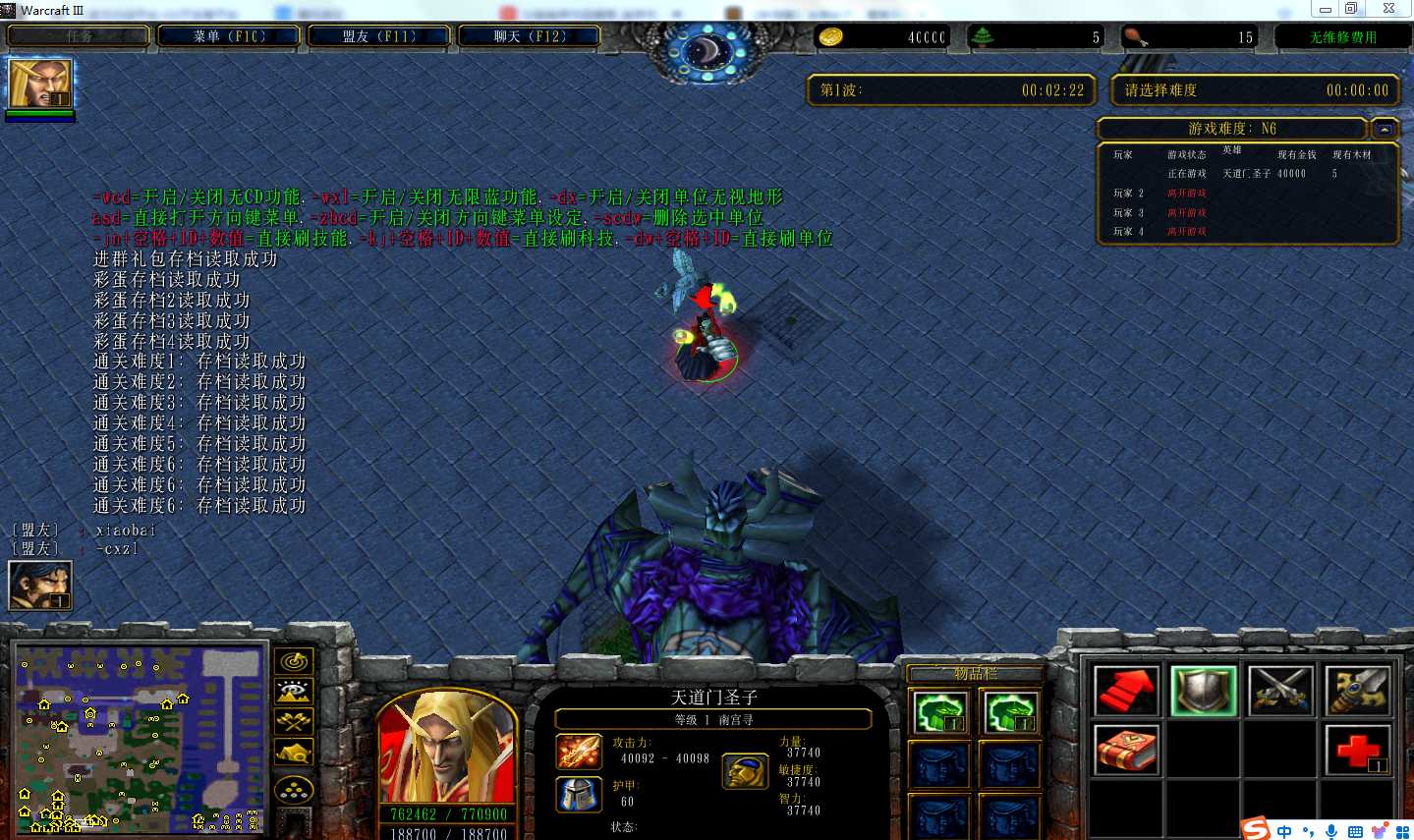The width and height of the screenshot is (1414, 840).
Task: Activate the minimap ping signal icon
Action: click(295, 661)
